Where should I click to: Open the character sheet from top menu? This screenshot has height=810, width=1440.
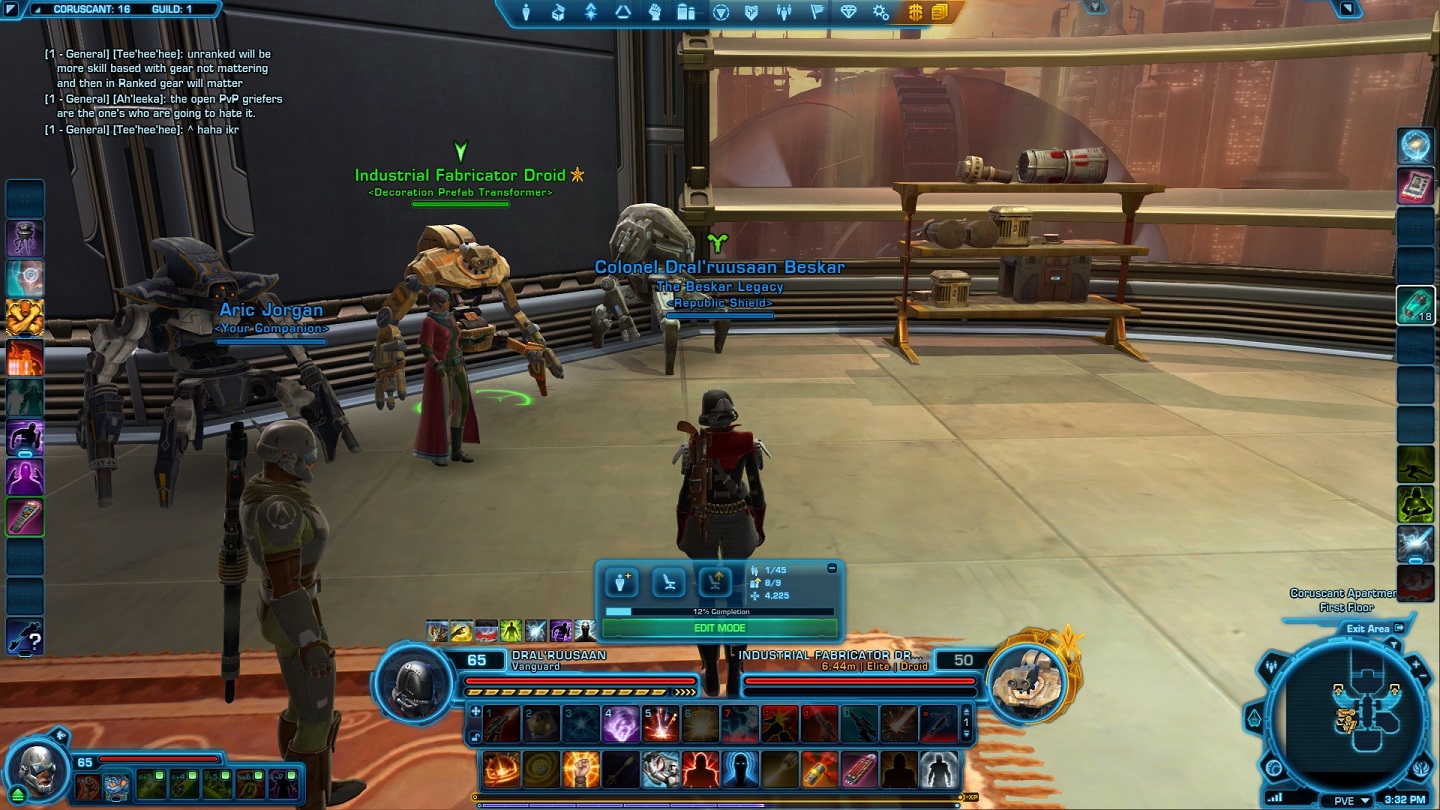[x=525, y=12]
